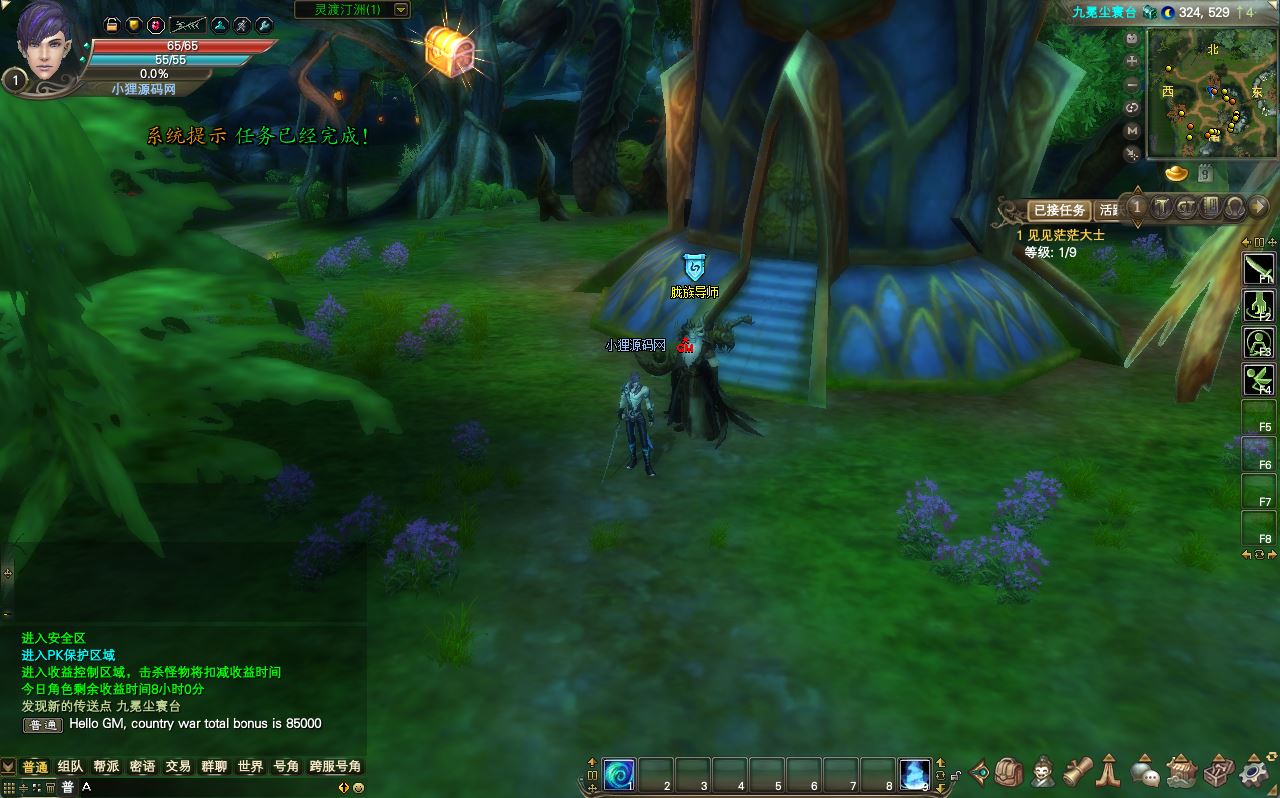Open the system settings gear icon

(x=1253, y=772)
